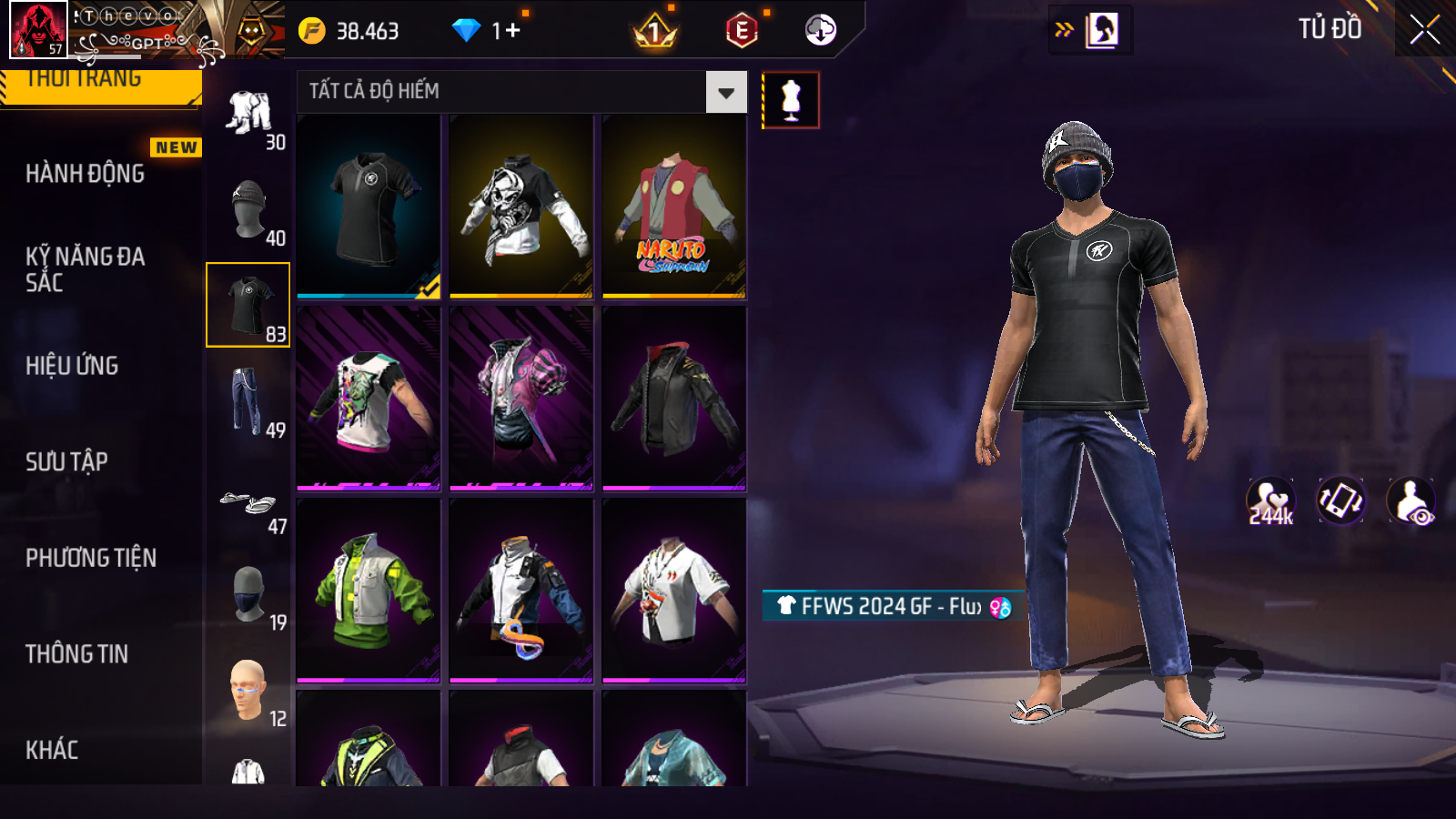Select the Naruto Shippuden red vest outfit

[x=674, y=207]
